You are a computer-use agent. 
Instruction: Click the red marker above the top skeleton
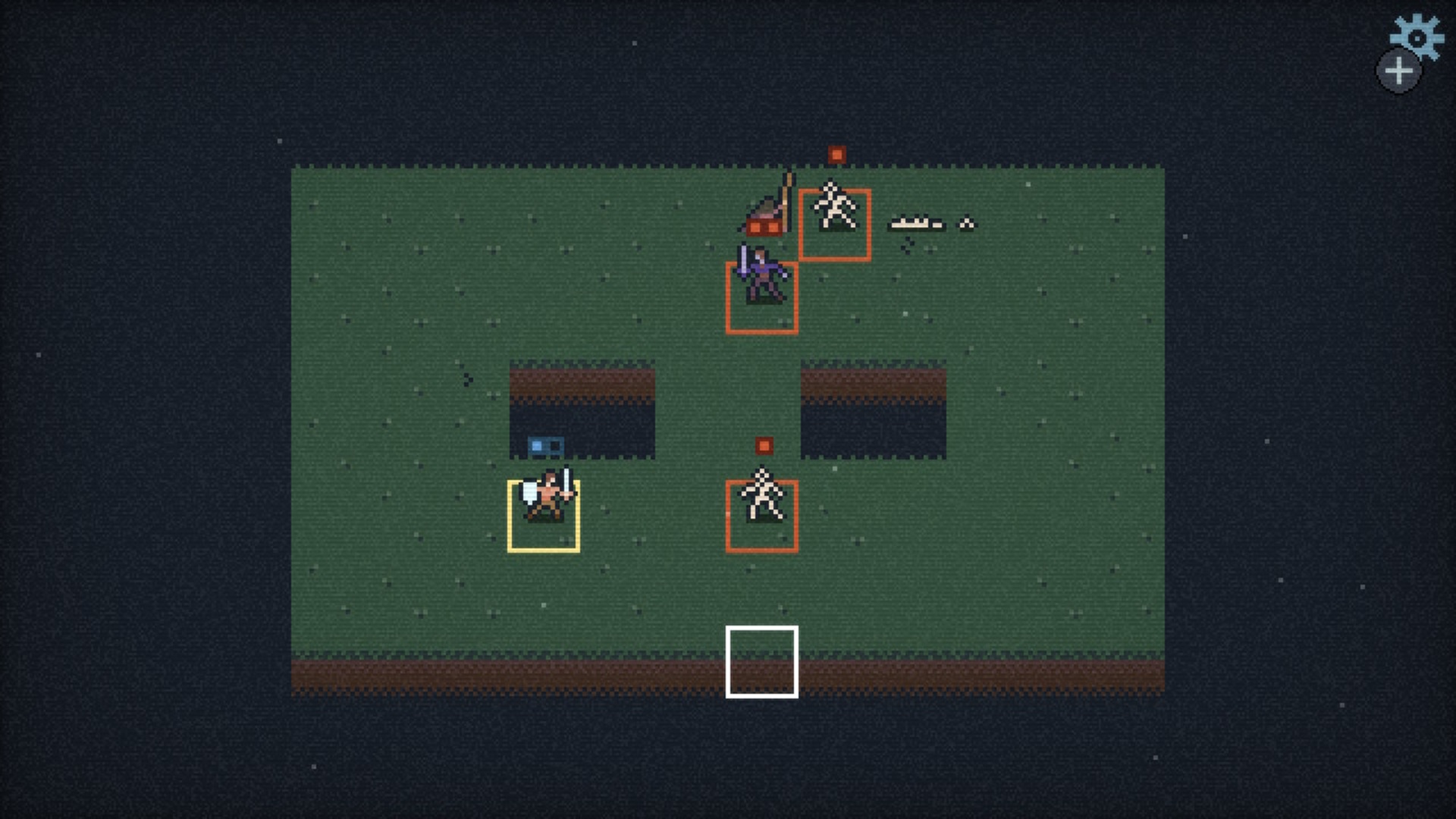click(836, 155)
